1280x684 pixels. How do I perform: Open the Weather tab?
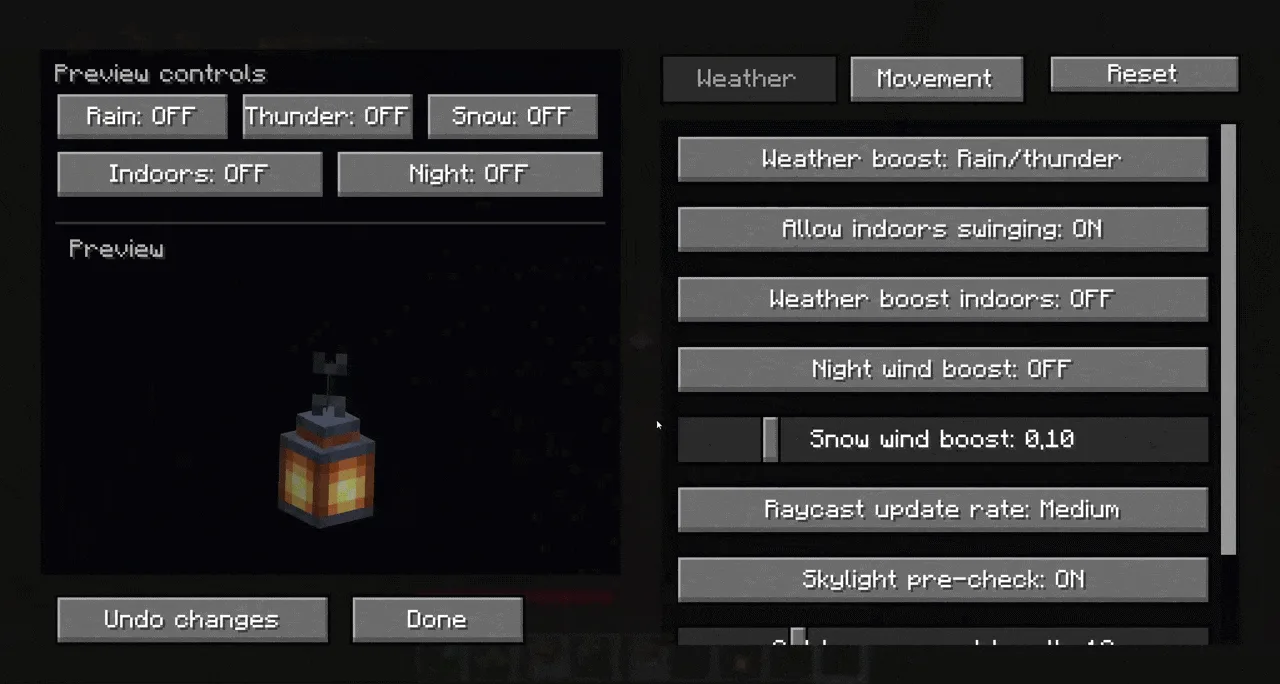point(748,79)
